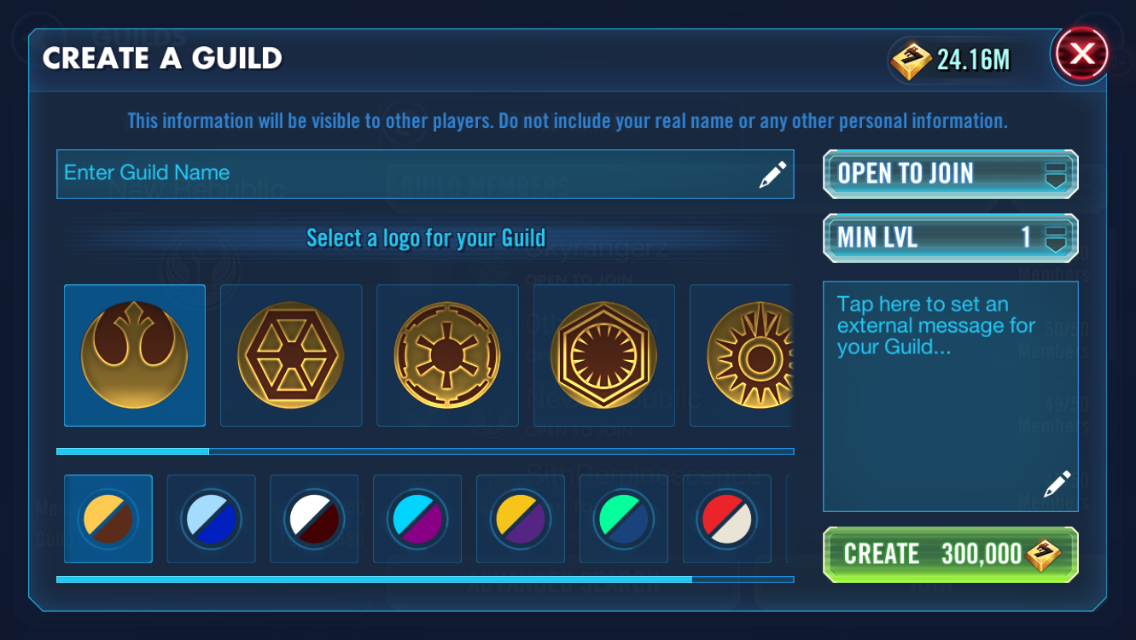Create the guild for 300,000 credits
1136x640 pixels.
pyautogui.click(x=950, y=554)
